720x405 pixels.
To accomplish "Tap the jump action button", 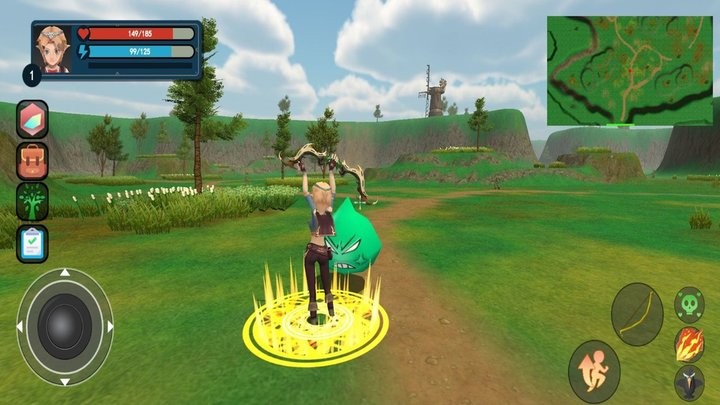I will [x=594, y=371].
